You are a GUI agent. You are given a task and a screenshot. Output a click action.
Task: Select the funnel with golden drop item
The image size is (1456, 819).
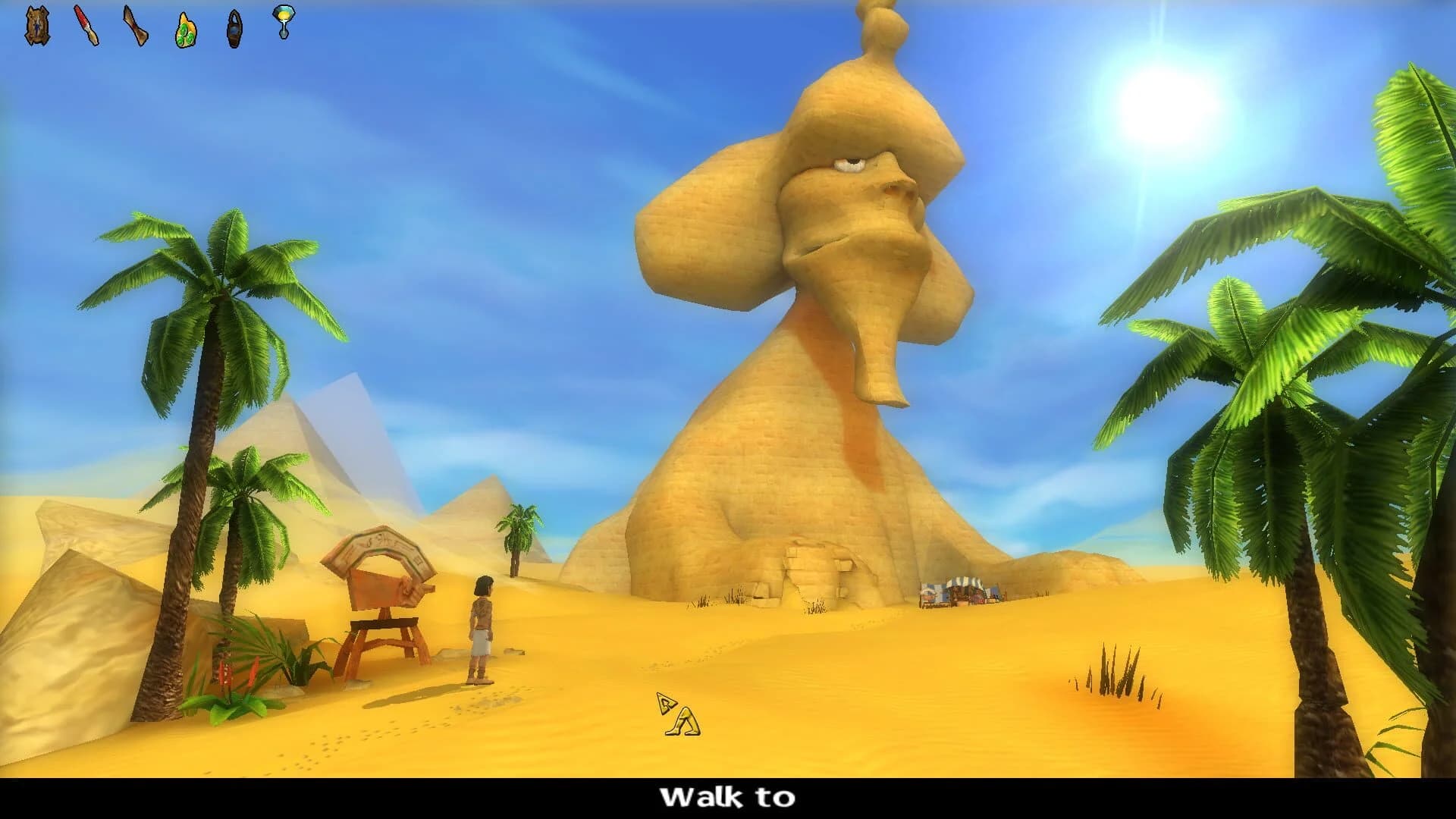(283, 23)
